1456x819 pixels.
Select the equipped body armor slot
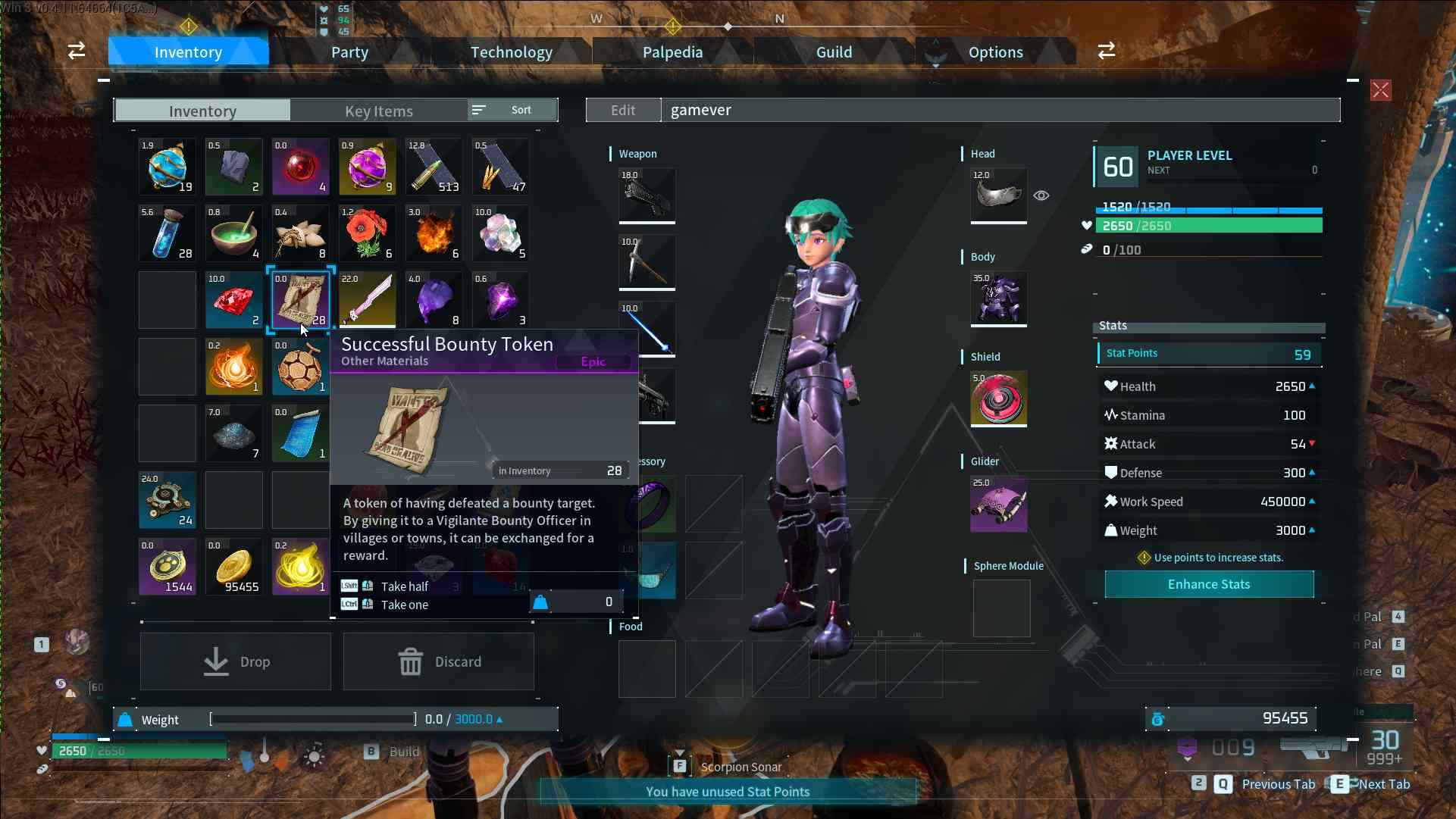999,299
